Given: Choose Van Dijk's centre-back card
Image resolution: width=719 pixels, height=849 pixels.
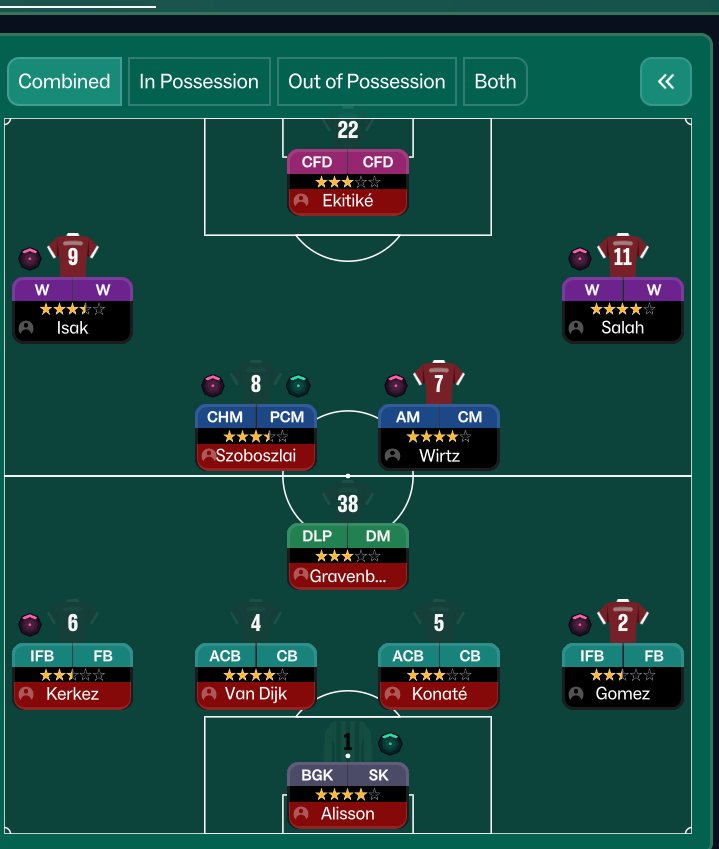Looking at the screenshot, I should pos(255,675).
